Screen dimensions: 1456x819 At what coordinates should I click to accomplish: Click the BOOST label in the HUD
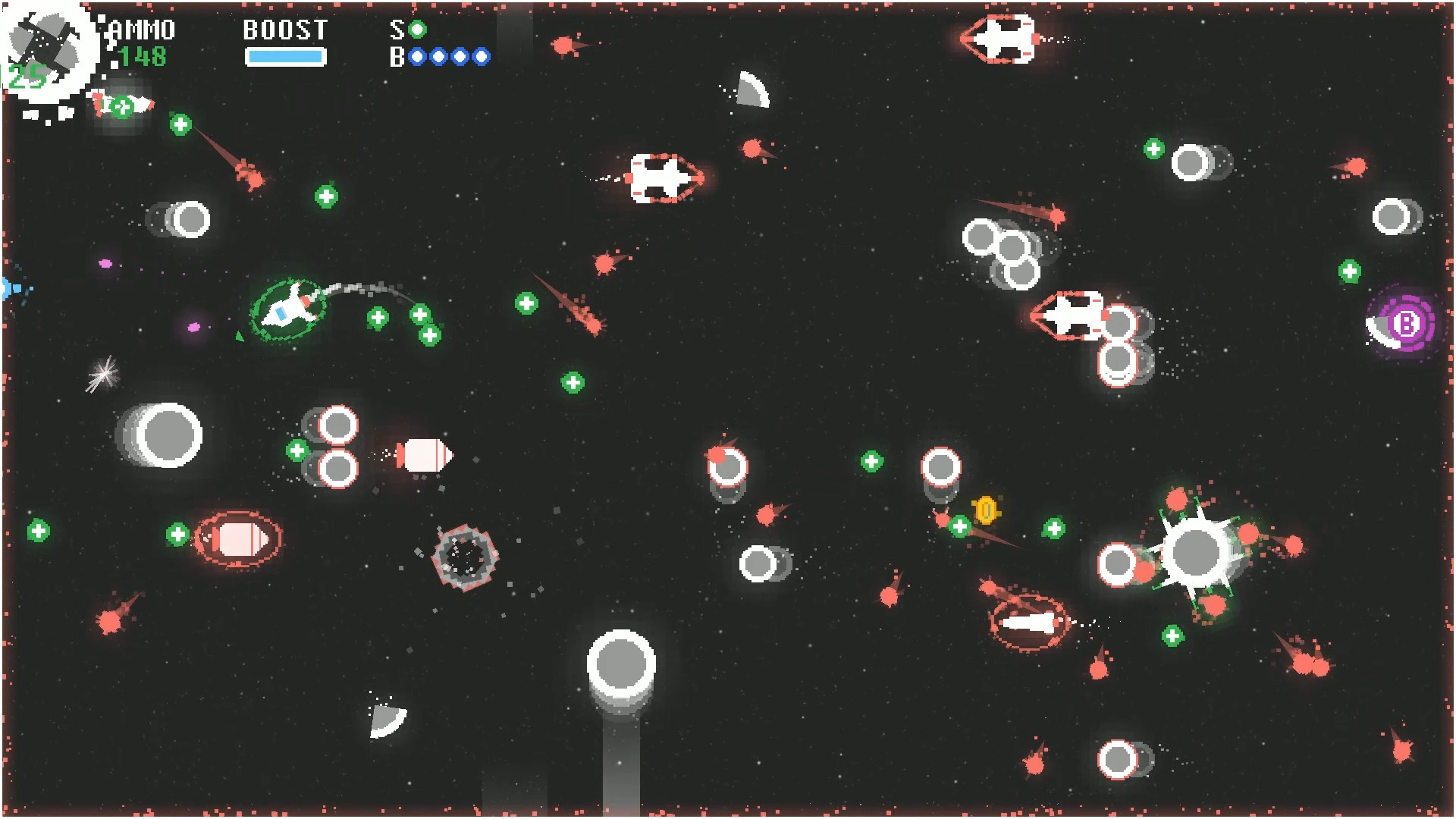tap(284, 30)
